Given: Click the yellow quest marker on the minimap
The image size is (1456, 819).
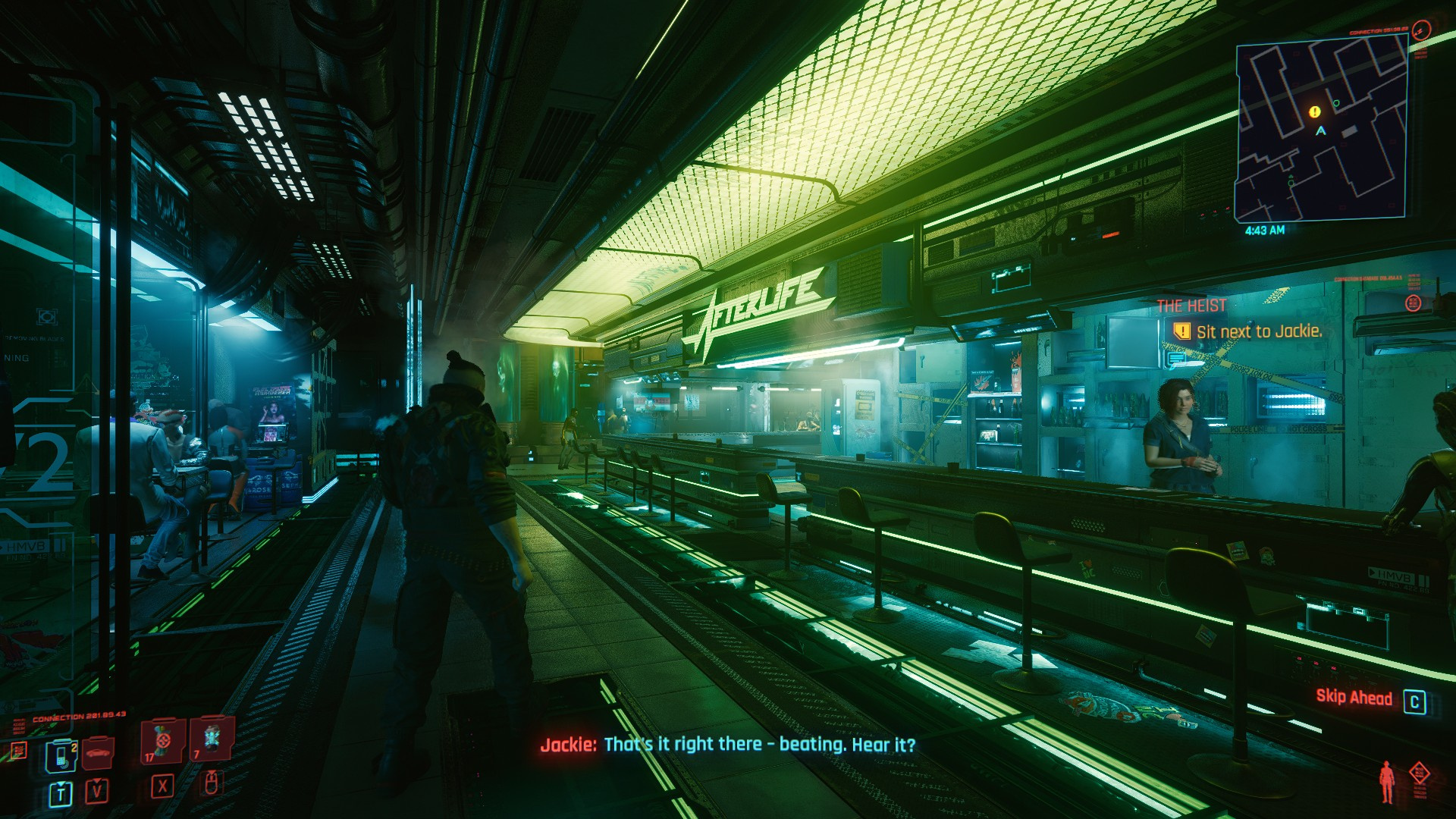Looking at the screenshot, I should [1315, 113].
